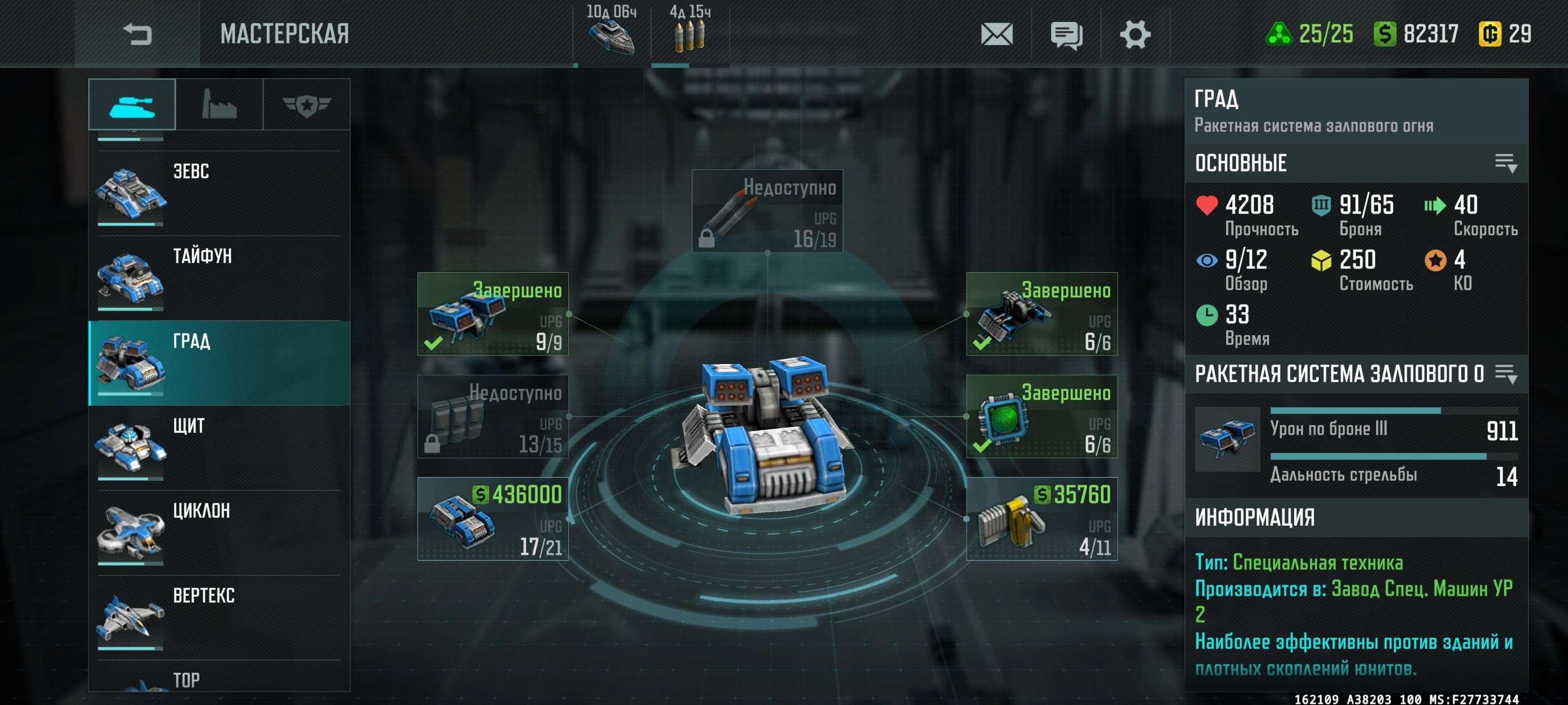Select the ЗЕВС unit in list
The width and height of the screenshot is (1568, 705).
[219, 194]
